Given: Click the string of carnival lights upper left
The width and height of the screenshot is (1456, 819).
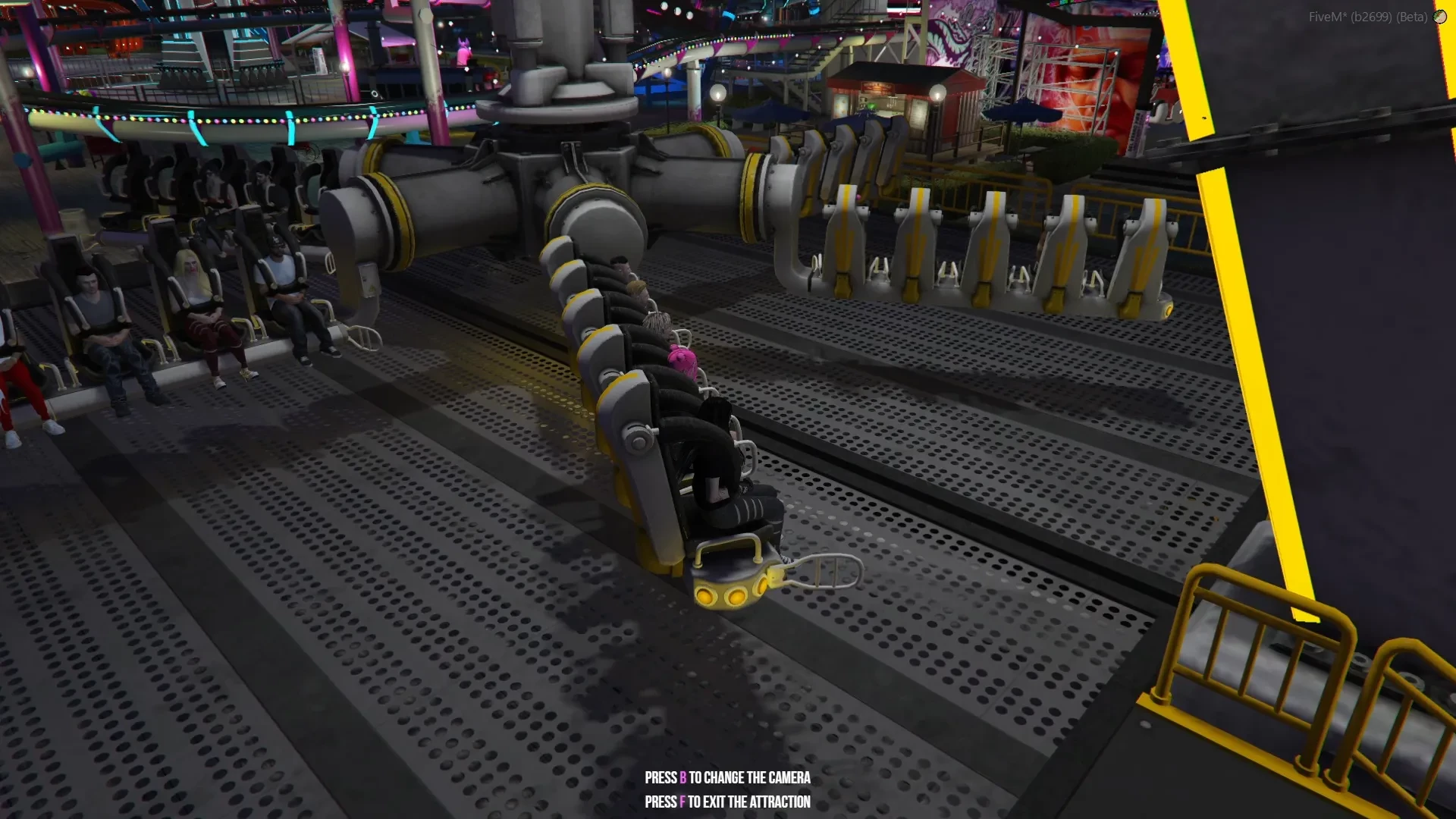Looking at the screenshot, I should point(190,118).
